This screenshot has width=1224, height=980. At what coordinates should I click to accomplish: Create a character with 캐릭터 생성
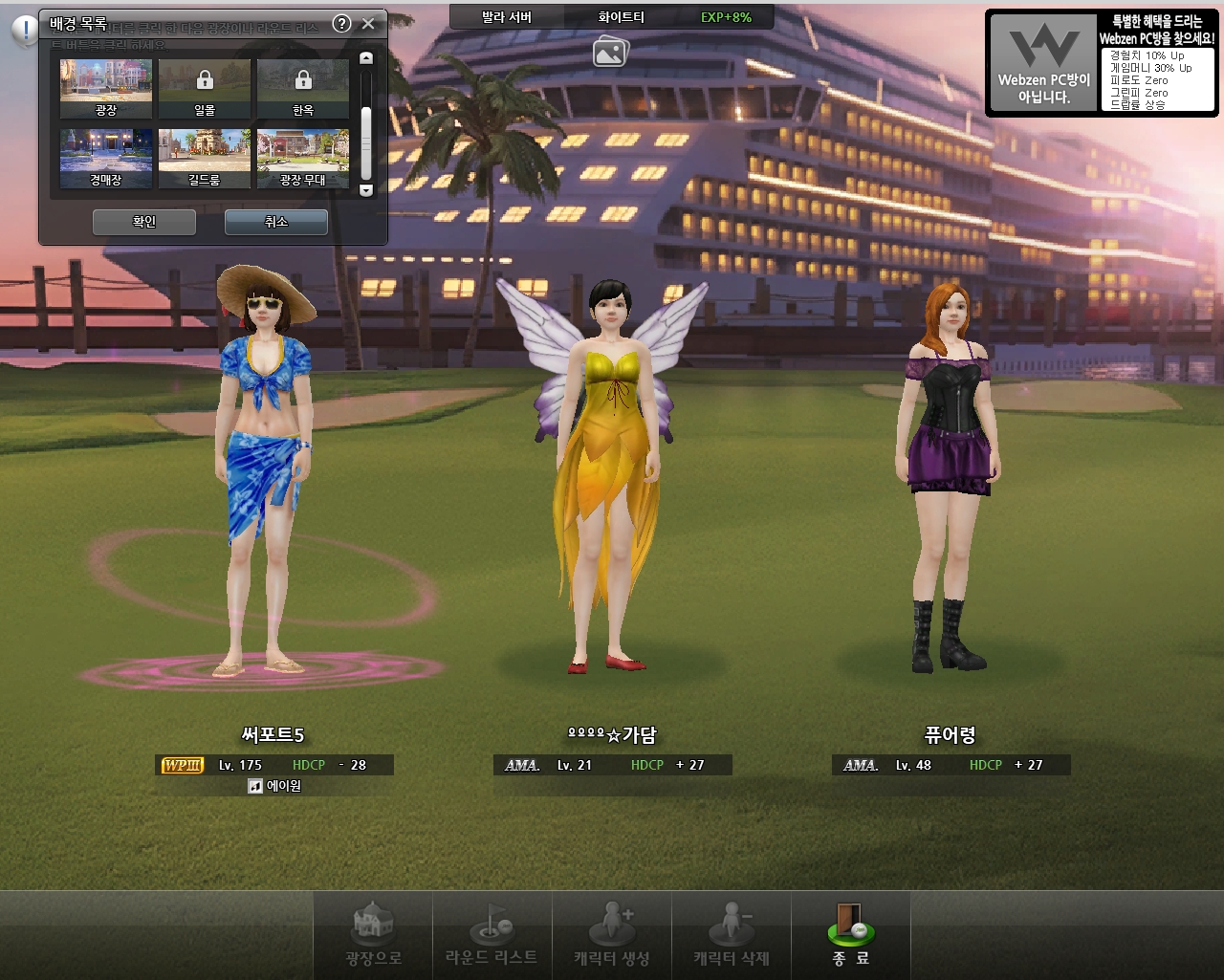[x=612, y=935]
